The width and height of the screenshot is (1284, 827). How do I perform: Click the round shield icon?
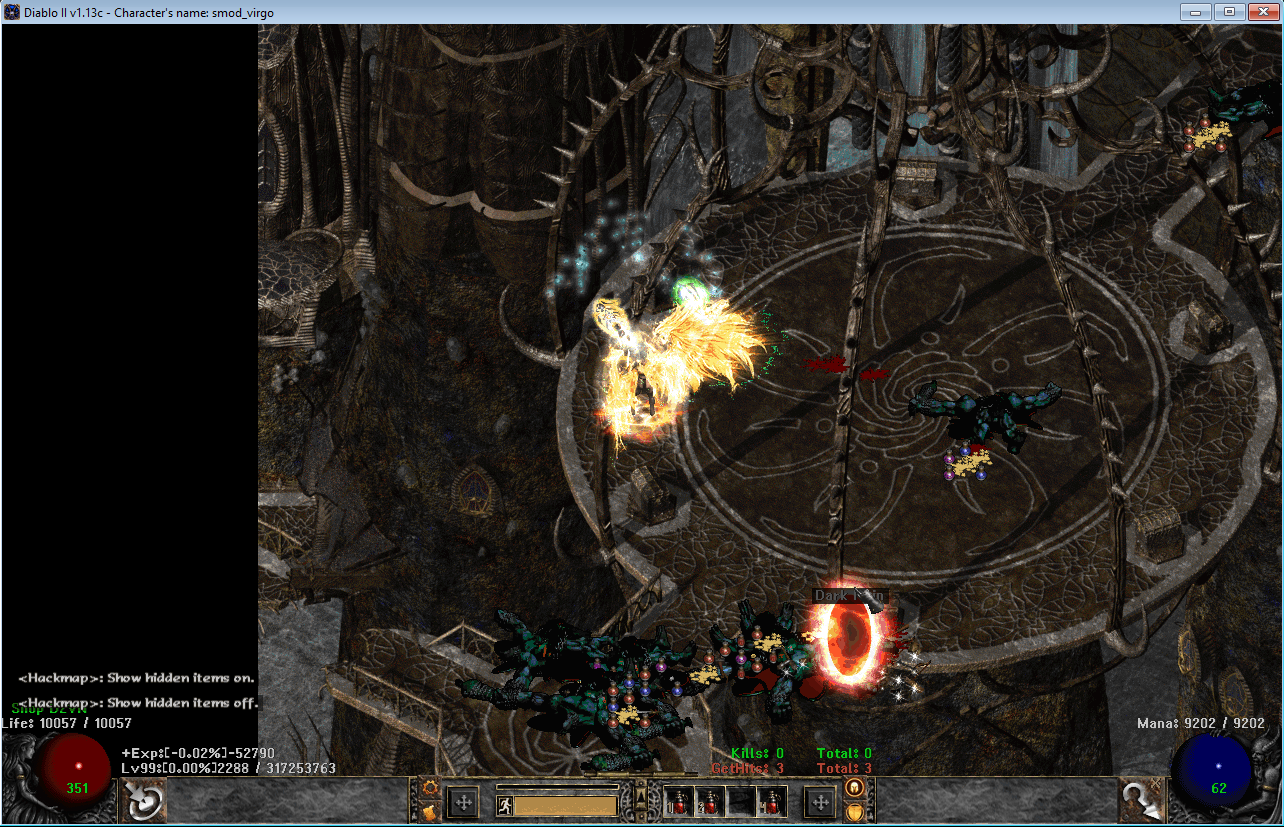(x=854, y=811)
